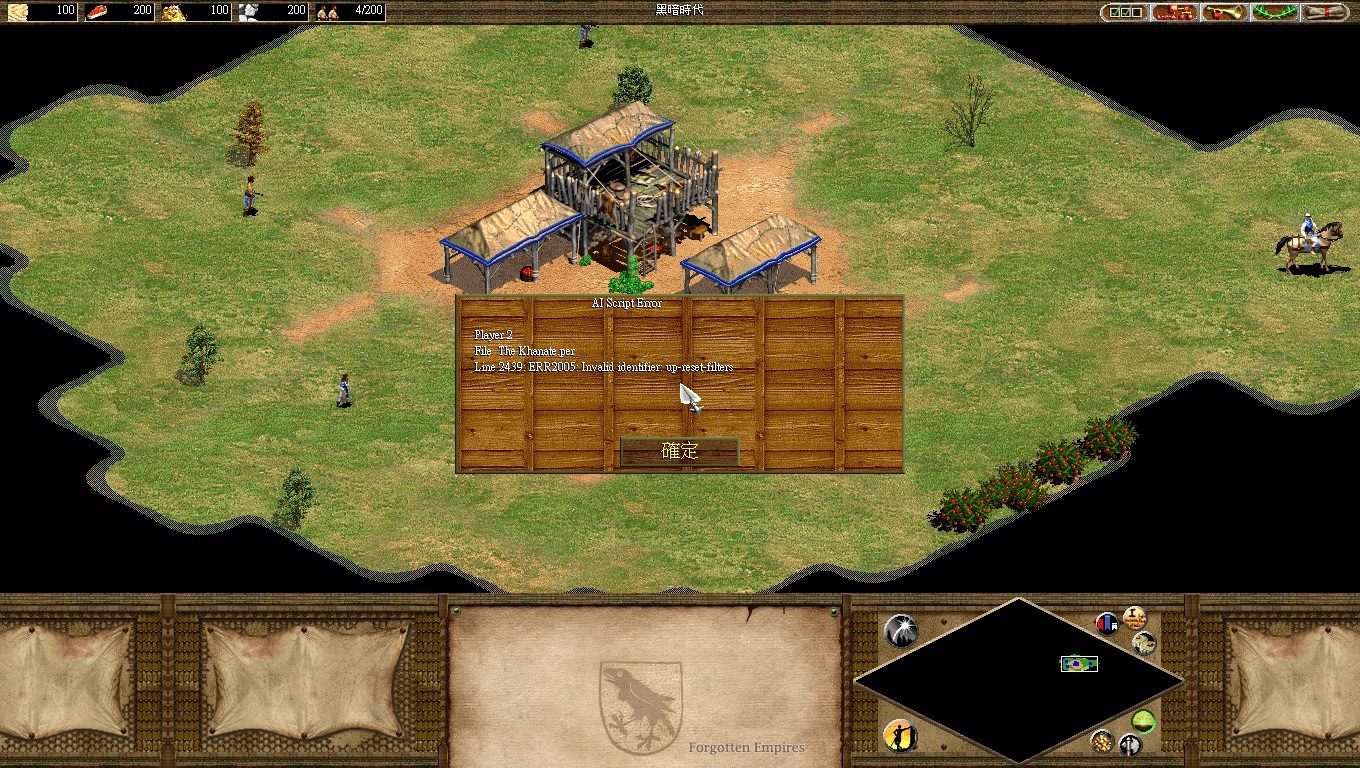Open the red technology tree button
The image size is (1360, 768).
[1174, 12]
